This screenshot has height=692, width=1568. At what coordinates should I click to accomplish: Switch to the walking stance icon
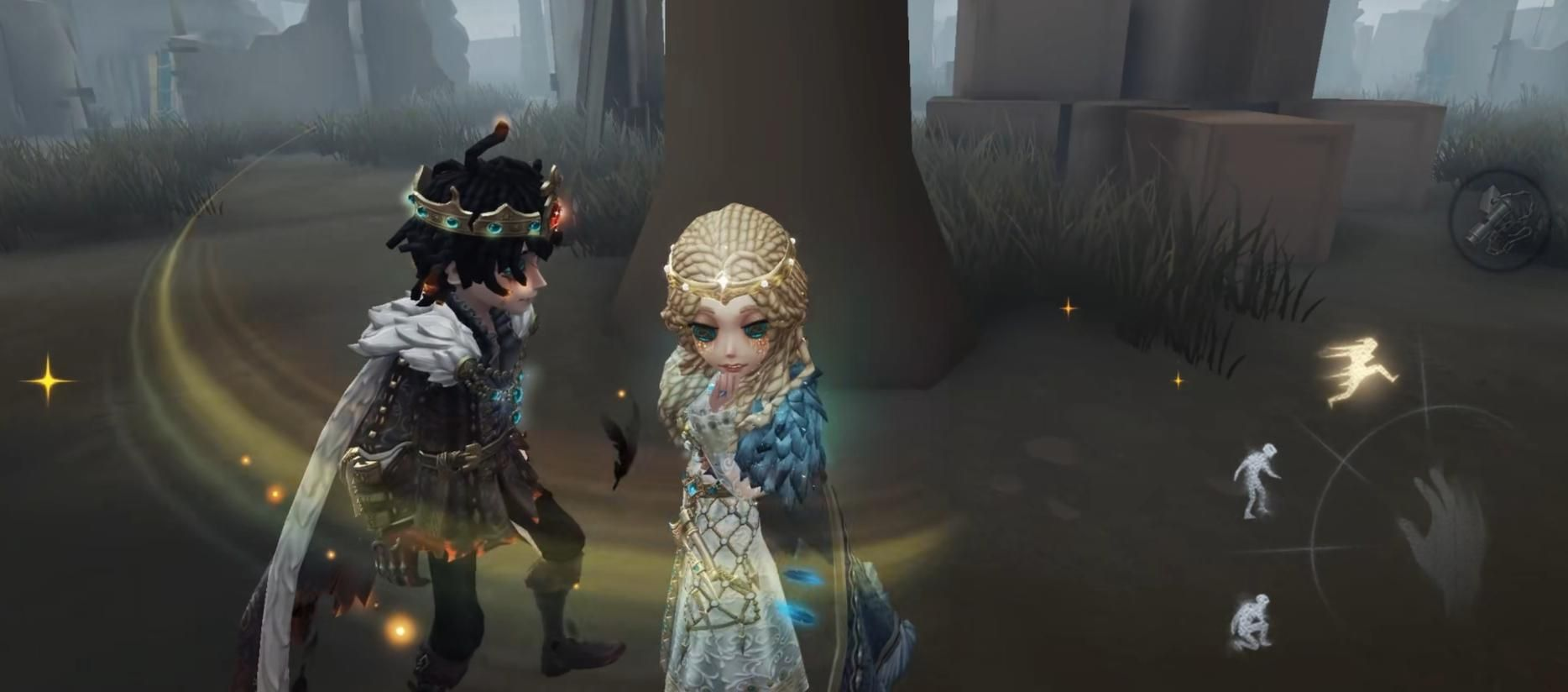1256,480
